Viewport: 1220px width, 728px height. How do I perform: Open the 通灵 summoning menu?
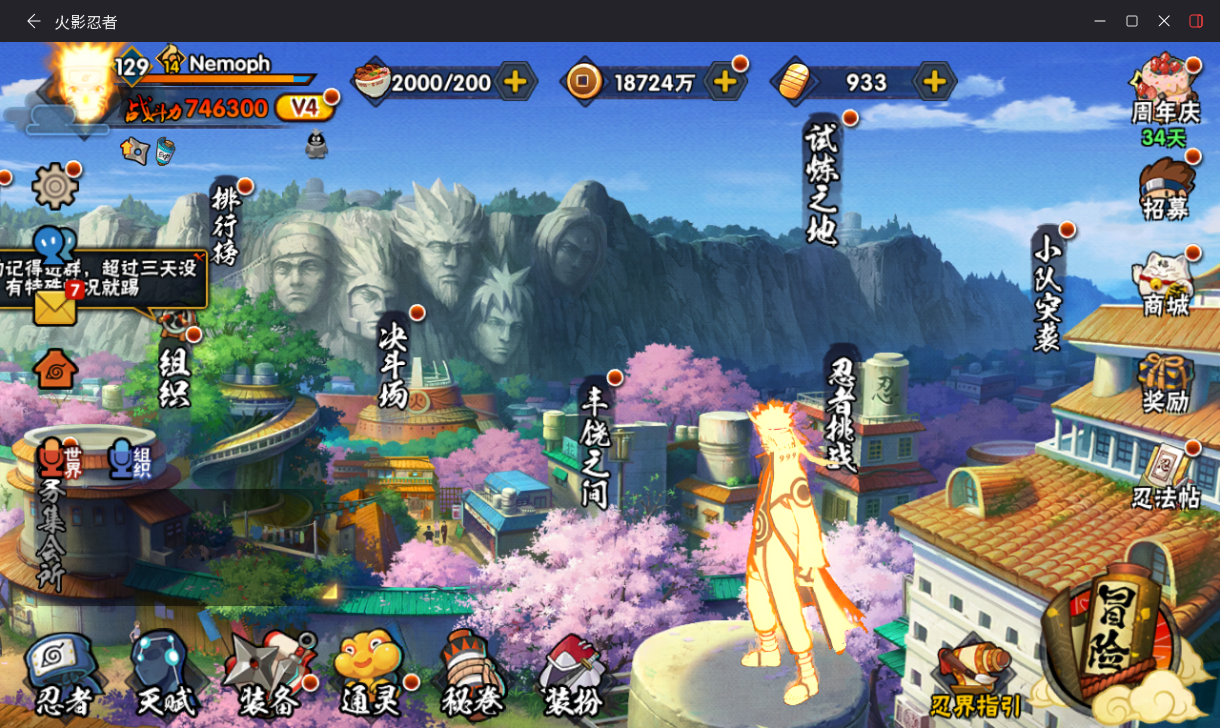[369, 676]
